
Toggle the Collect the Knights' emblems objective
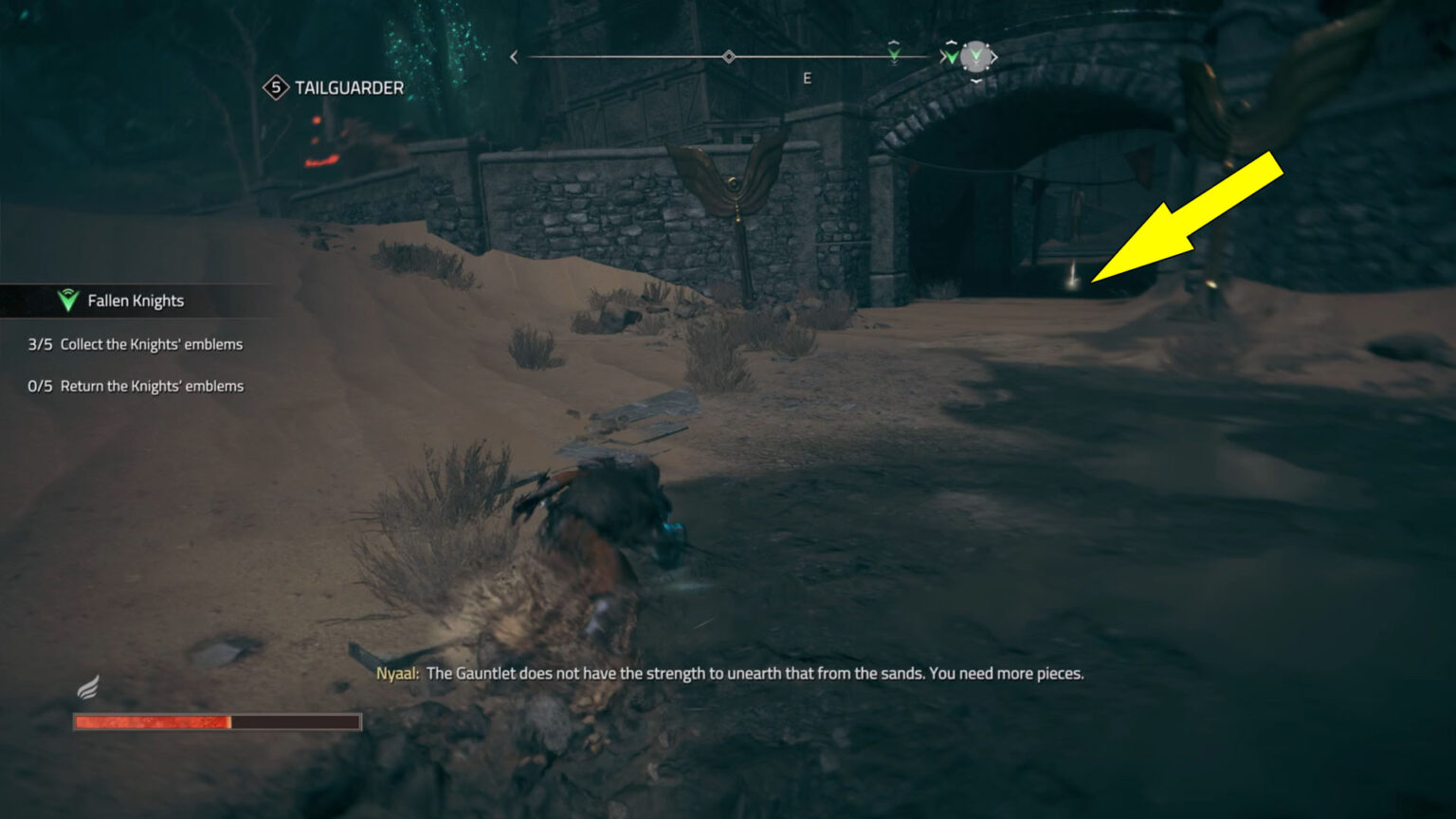tap(152, 344)
